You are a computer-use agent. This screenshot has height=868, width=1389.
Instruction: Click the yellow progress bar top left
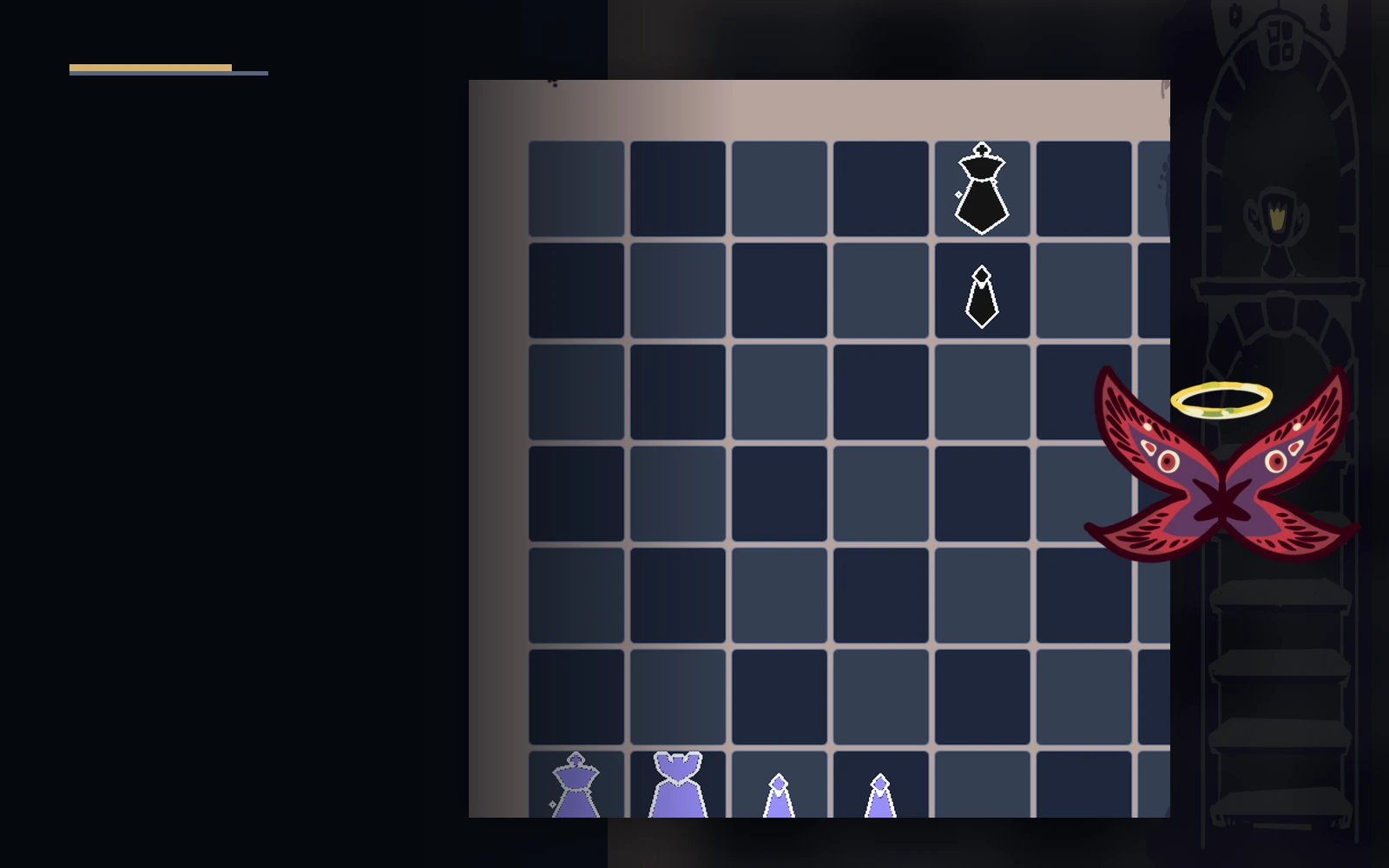click(149, 65)
